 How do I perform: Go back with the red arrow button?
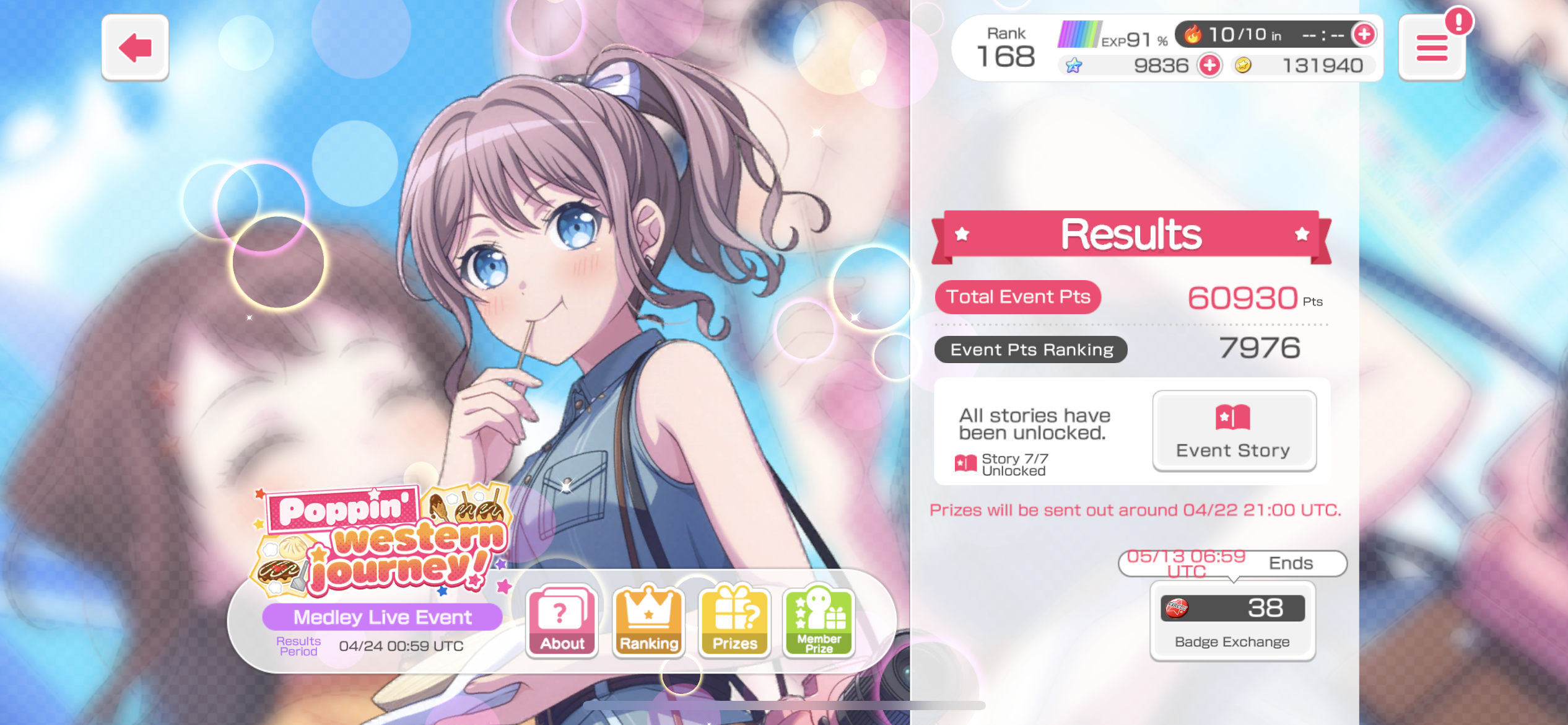click(135, 48)
